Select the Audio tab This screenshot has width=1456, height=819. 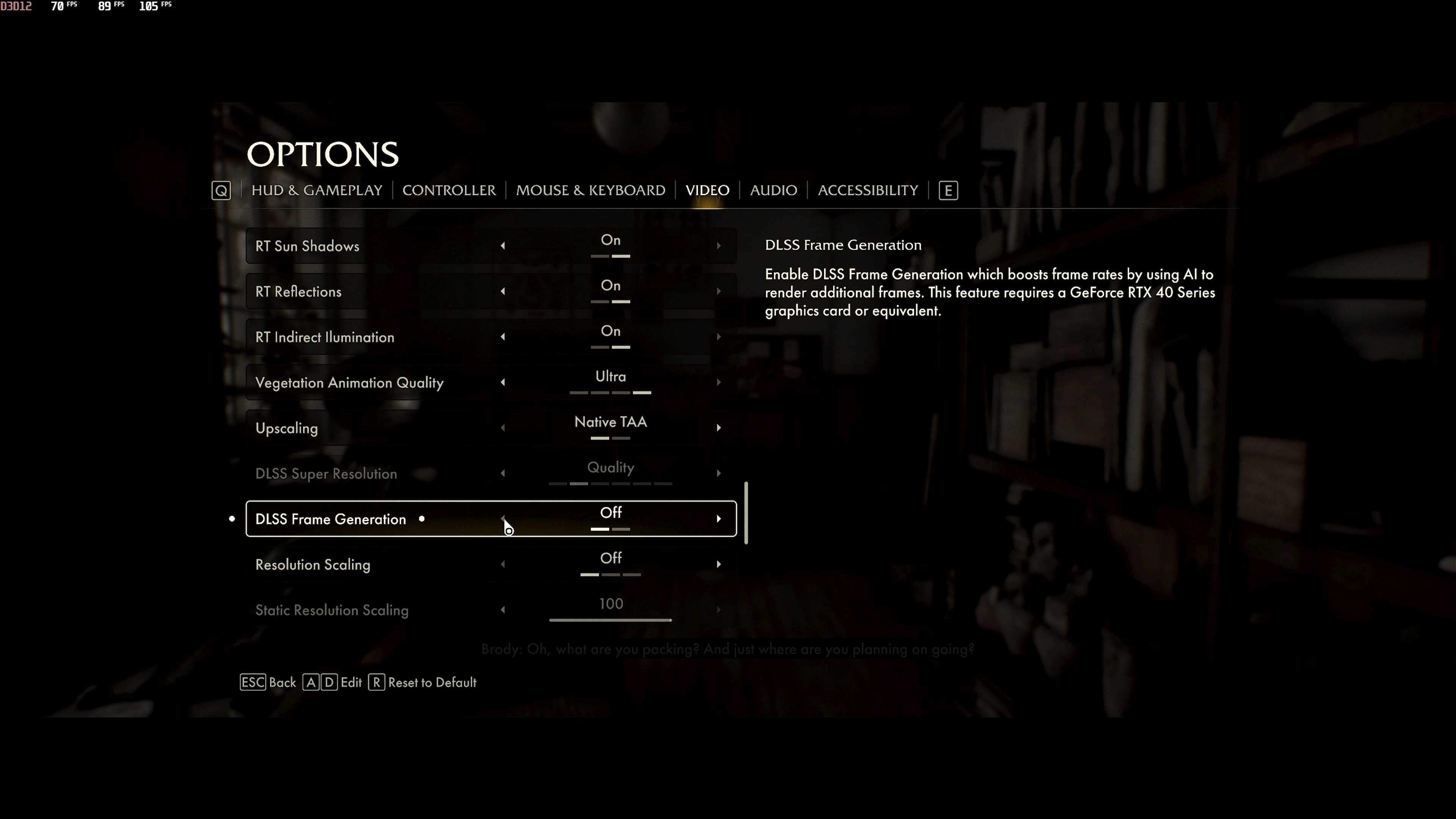773,190
